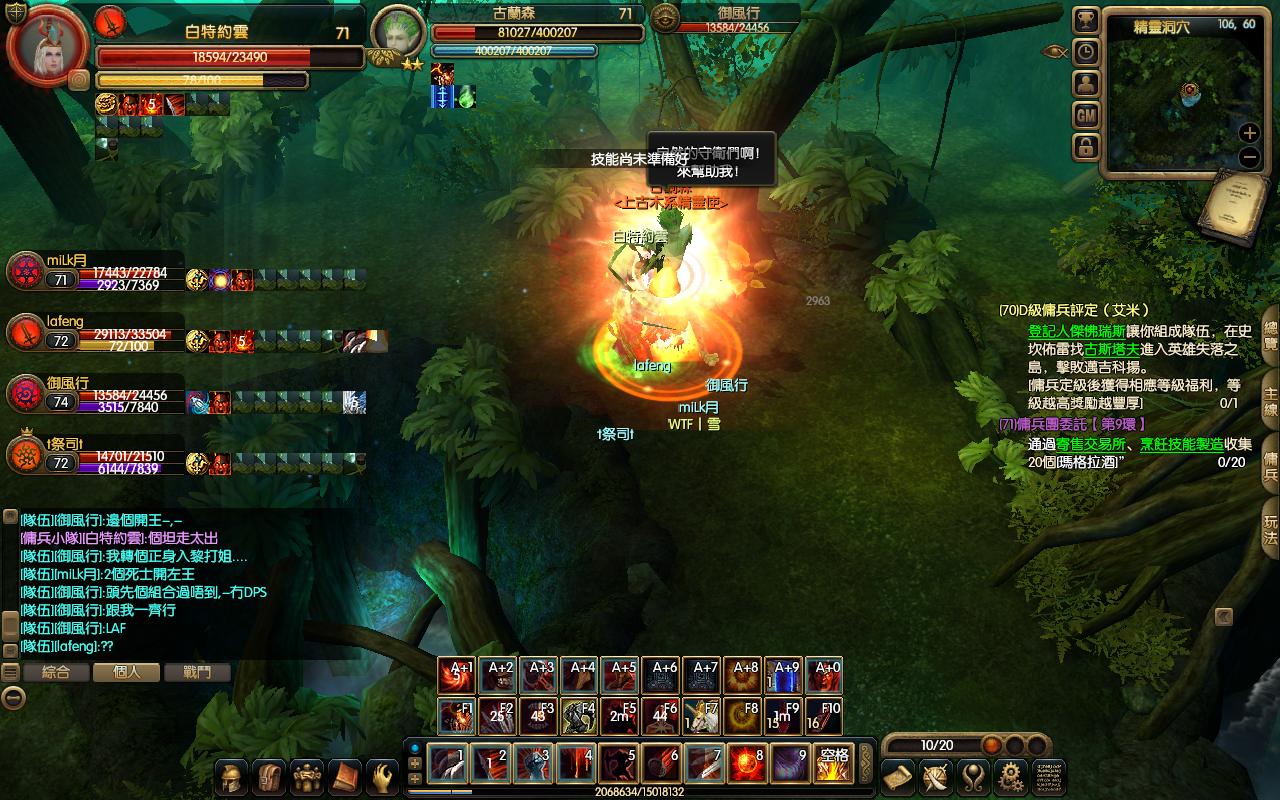The height and width of the screenshot is (800, 1280).
Task: Zoom out the minimap with minus button
Action: [1249, 157]
